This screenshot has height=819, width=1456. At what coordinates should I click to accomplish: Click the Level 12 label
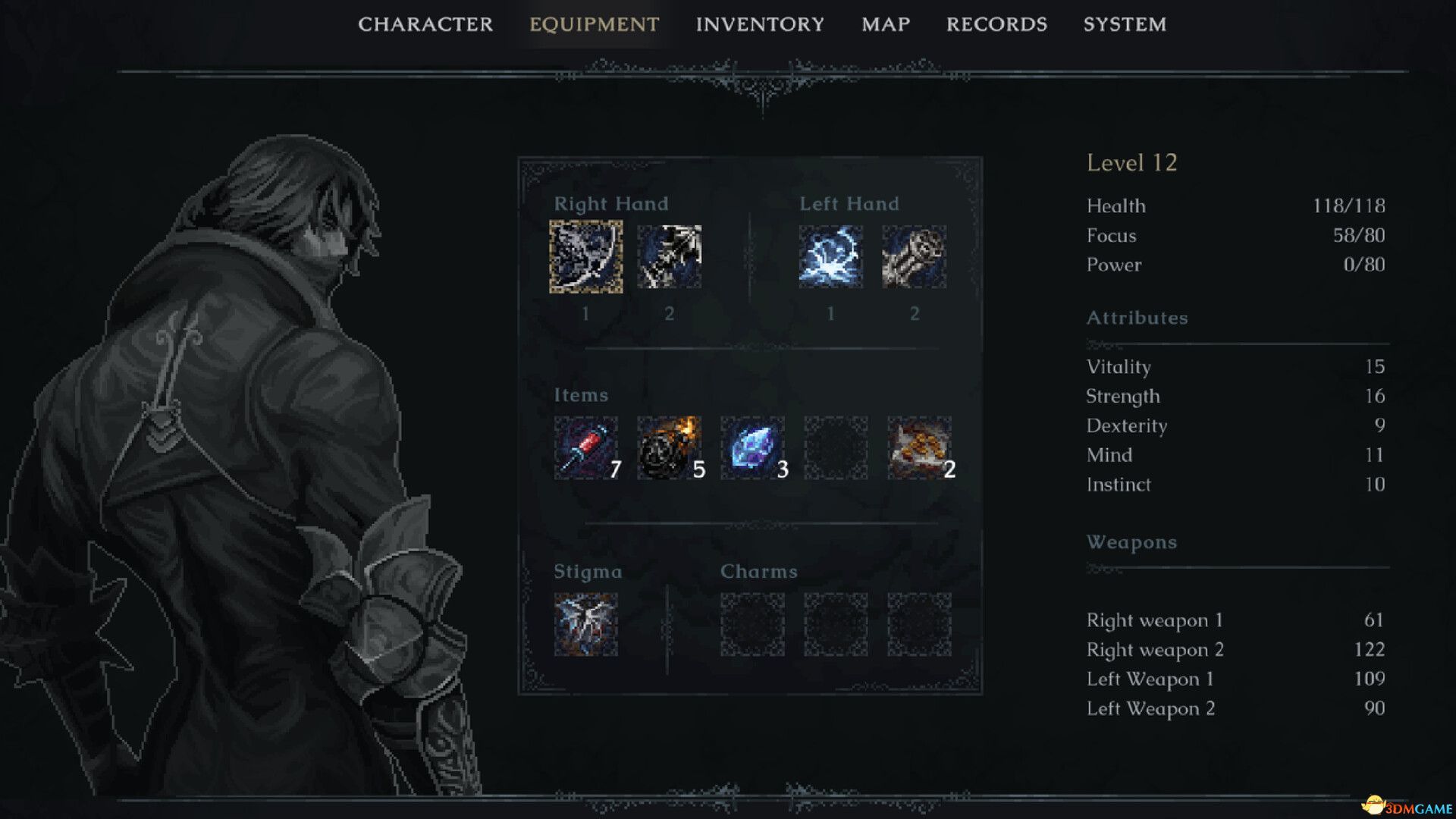tap(1131, 162)
